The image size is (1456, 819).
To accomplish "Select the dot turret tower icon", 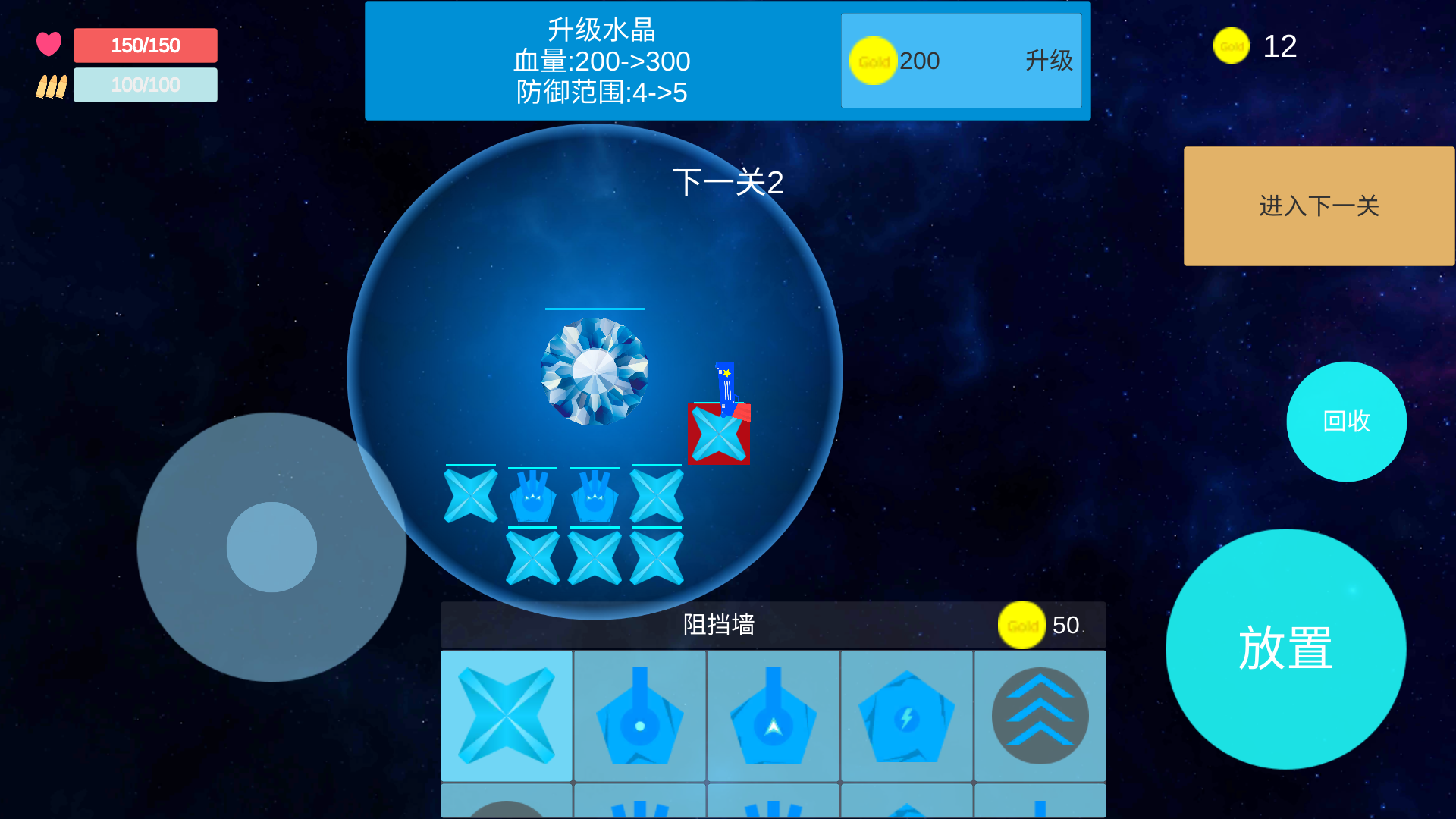I will tap(640, 716).
